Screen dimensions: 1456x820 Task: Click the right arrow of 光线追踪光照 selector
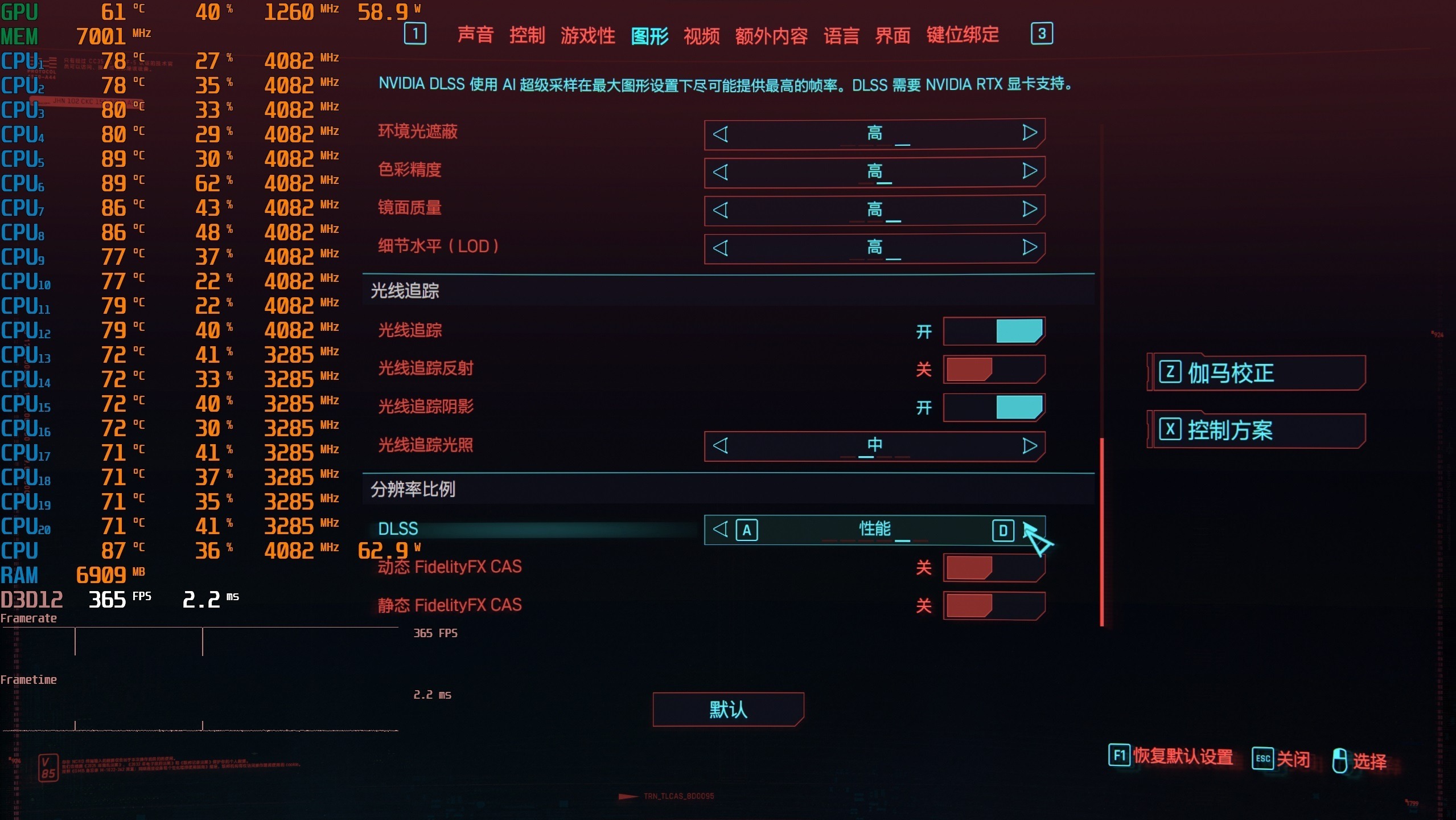(1029, 446)
